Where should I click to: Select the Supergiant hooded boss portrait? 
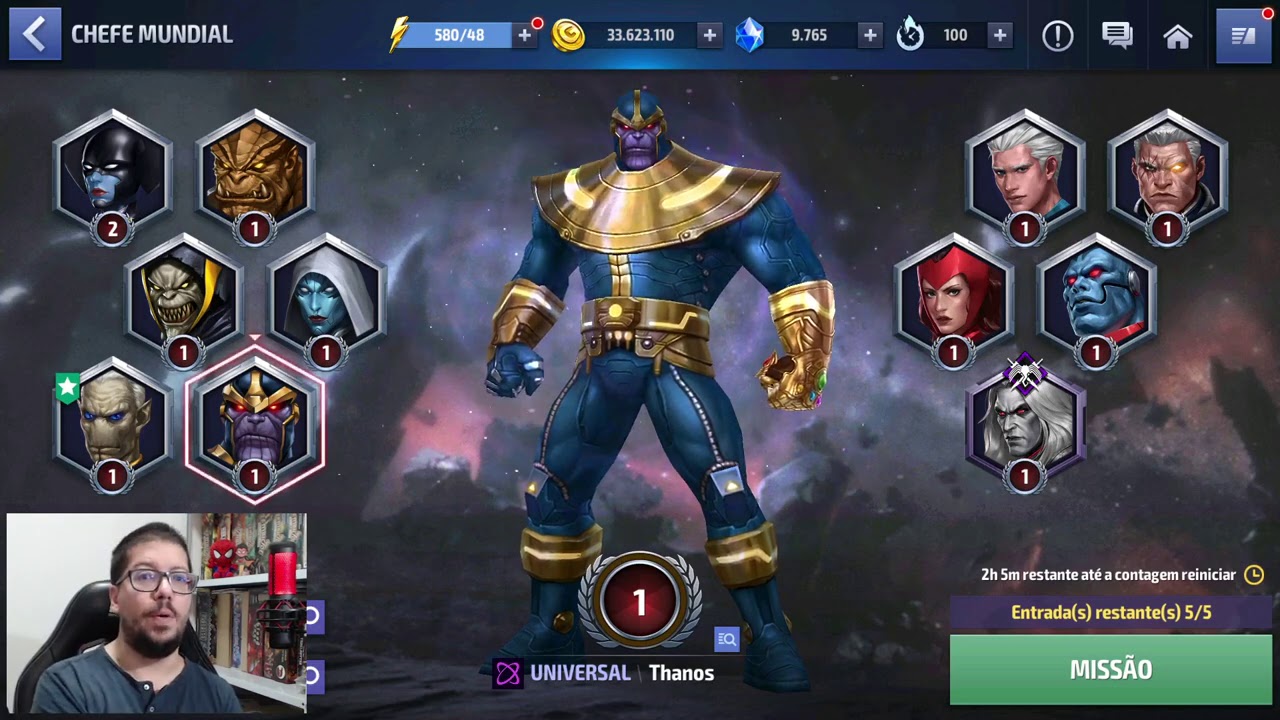pos(326,297)
